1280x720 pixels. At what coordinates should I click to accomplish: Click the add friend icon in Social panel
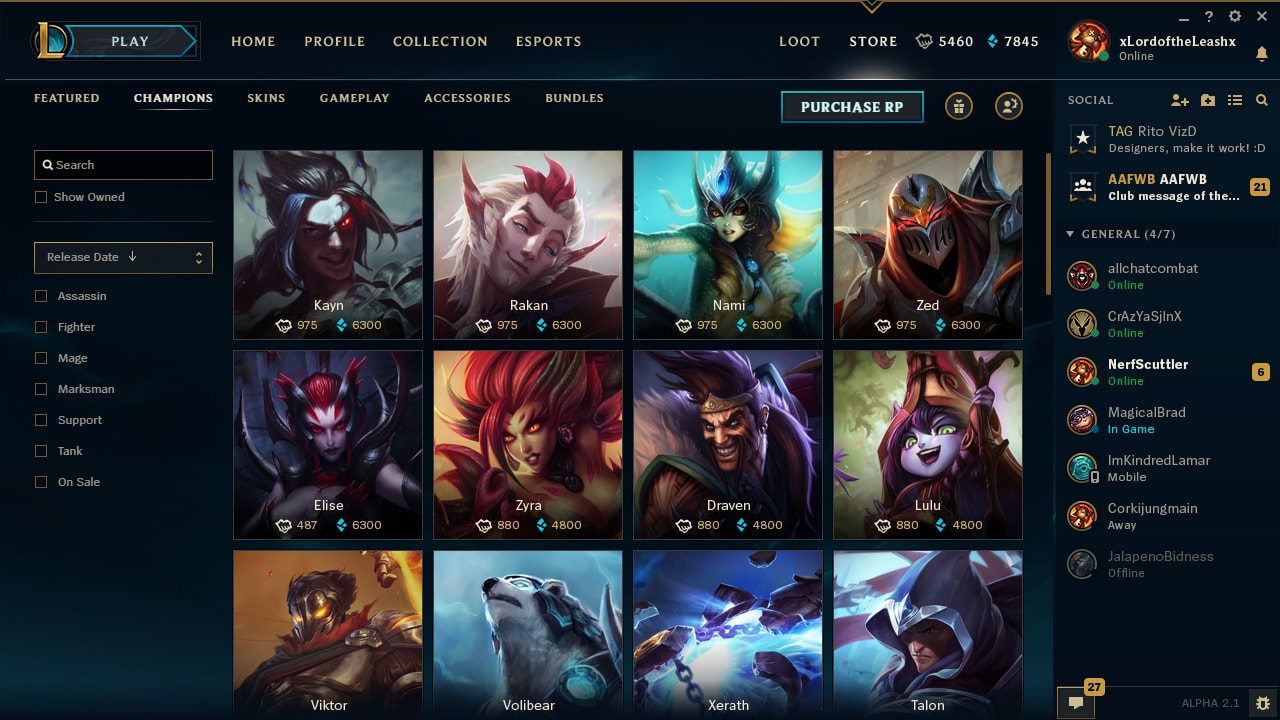[1180, 100]
